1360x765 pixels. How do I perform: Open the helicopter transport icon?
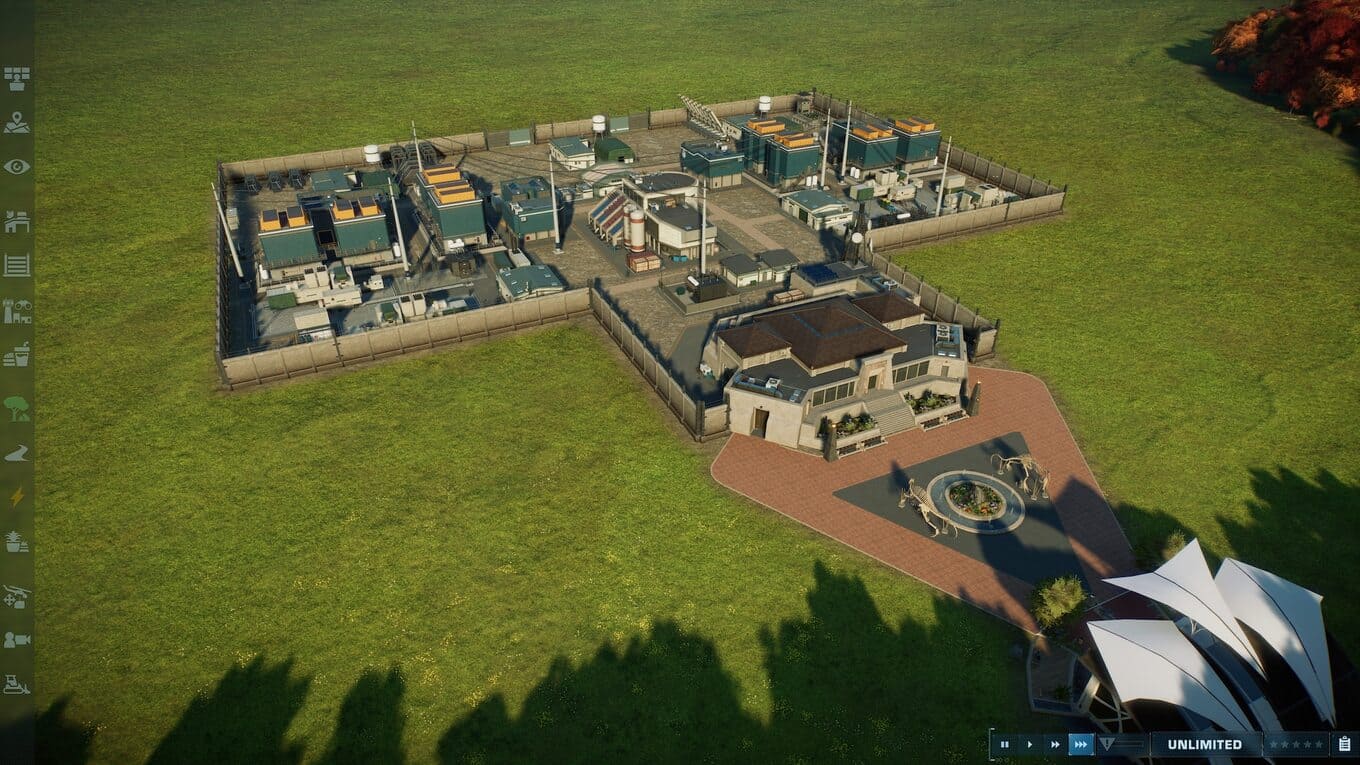coord(17,596)
